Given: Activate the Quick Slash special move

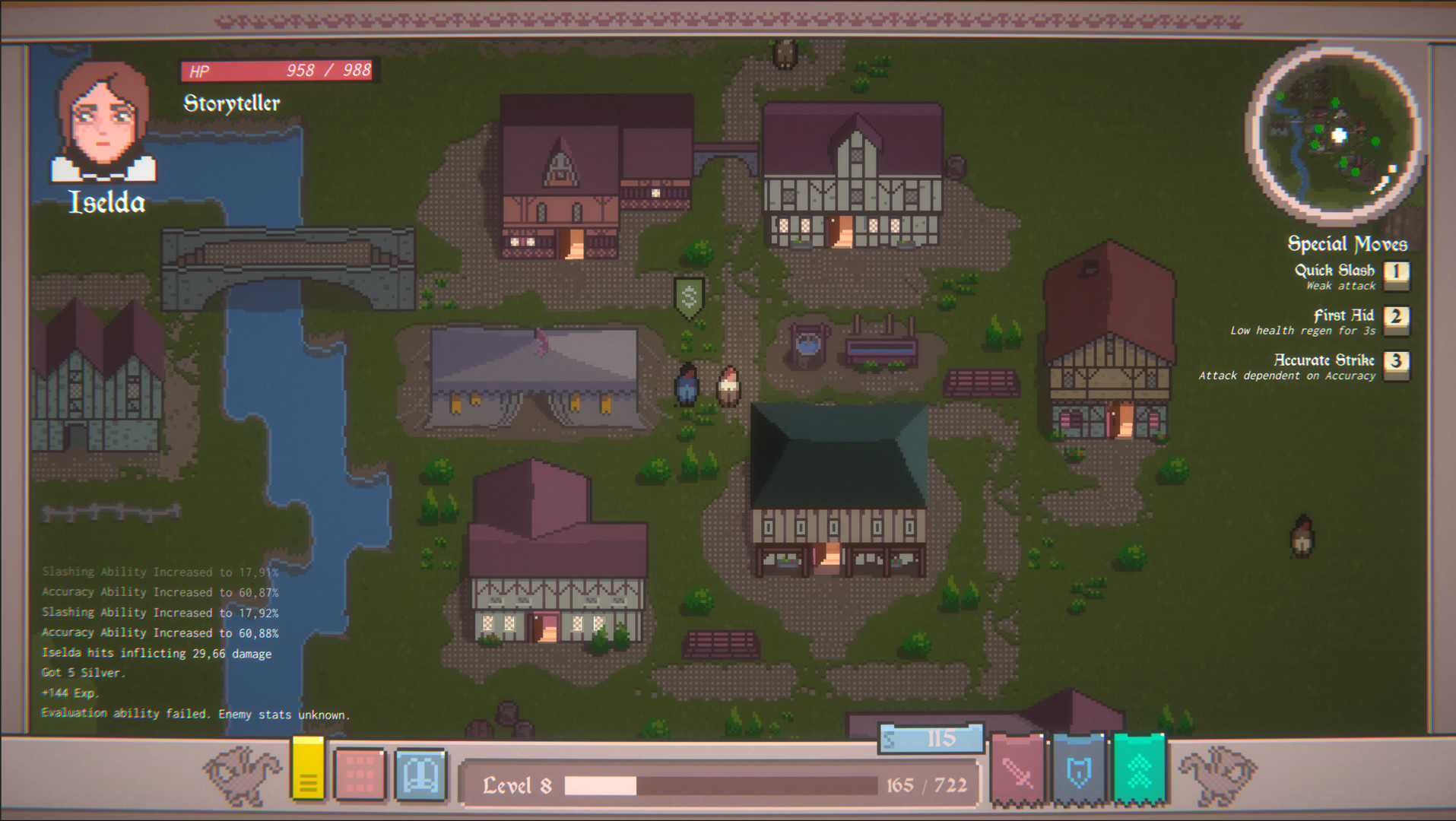Looking at the screenshot, I should click(1334, 270).
